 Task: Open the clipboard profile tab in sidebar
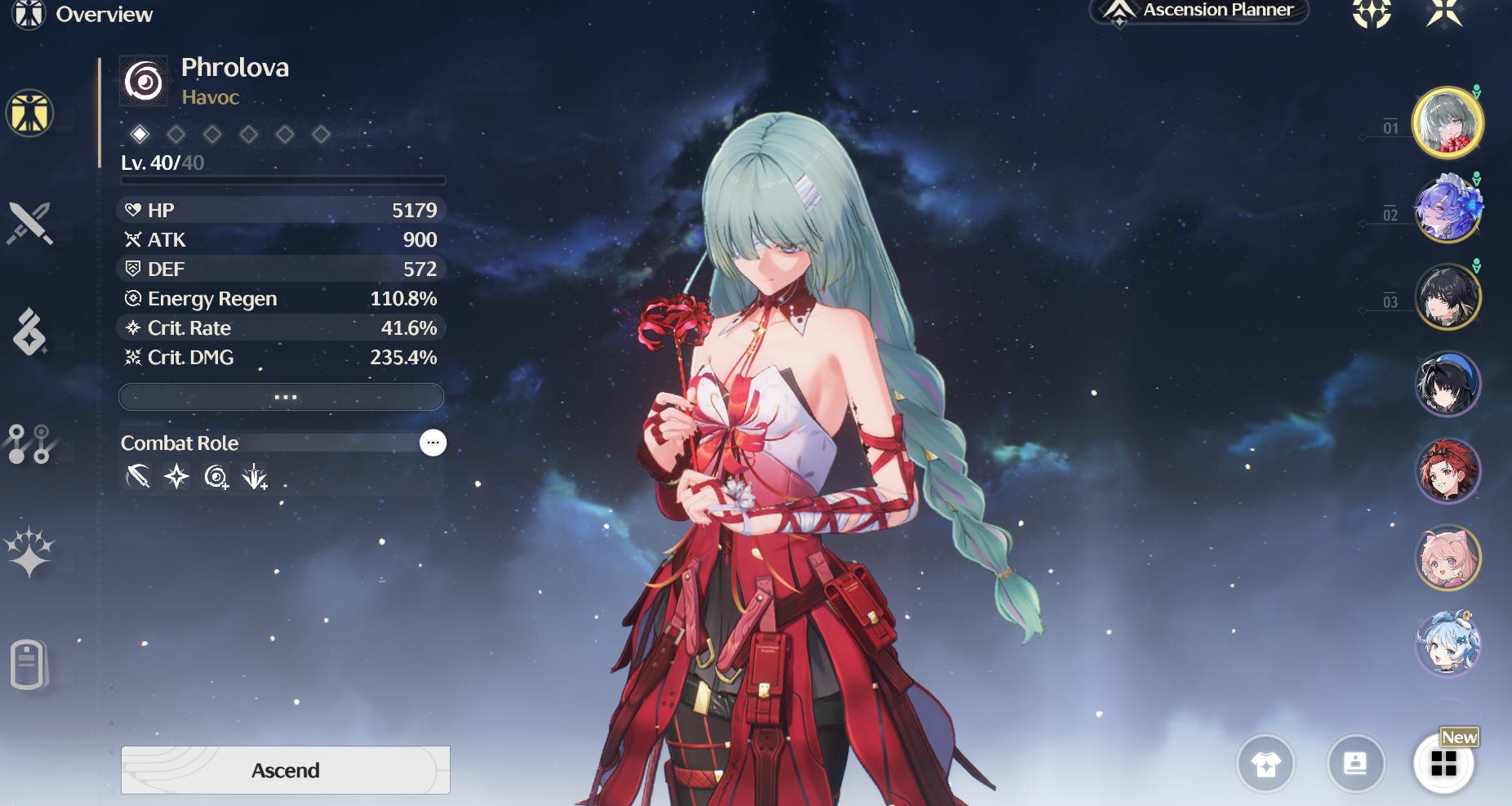click(x=29, y=664)
